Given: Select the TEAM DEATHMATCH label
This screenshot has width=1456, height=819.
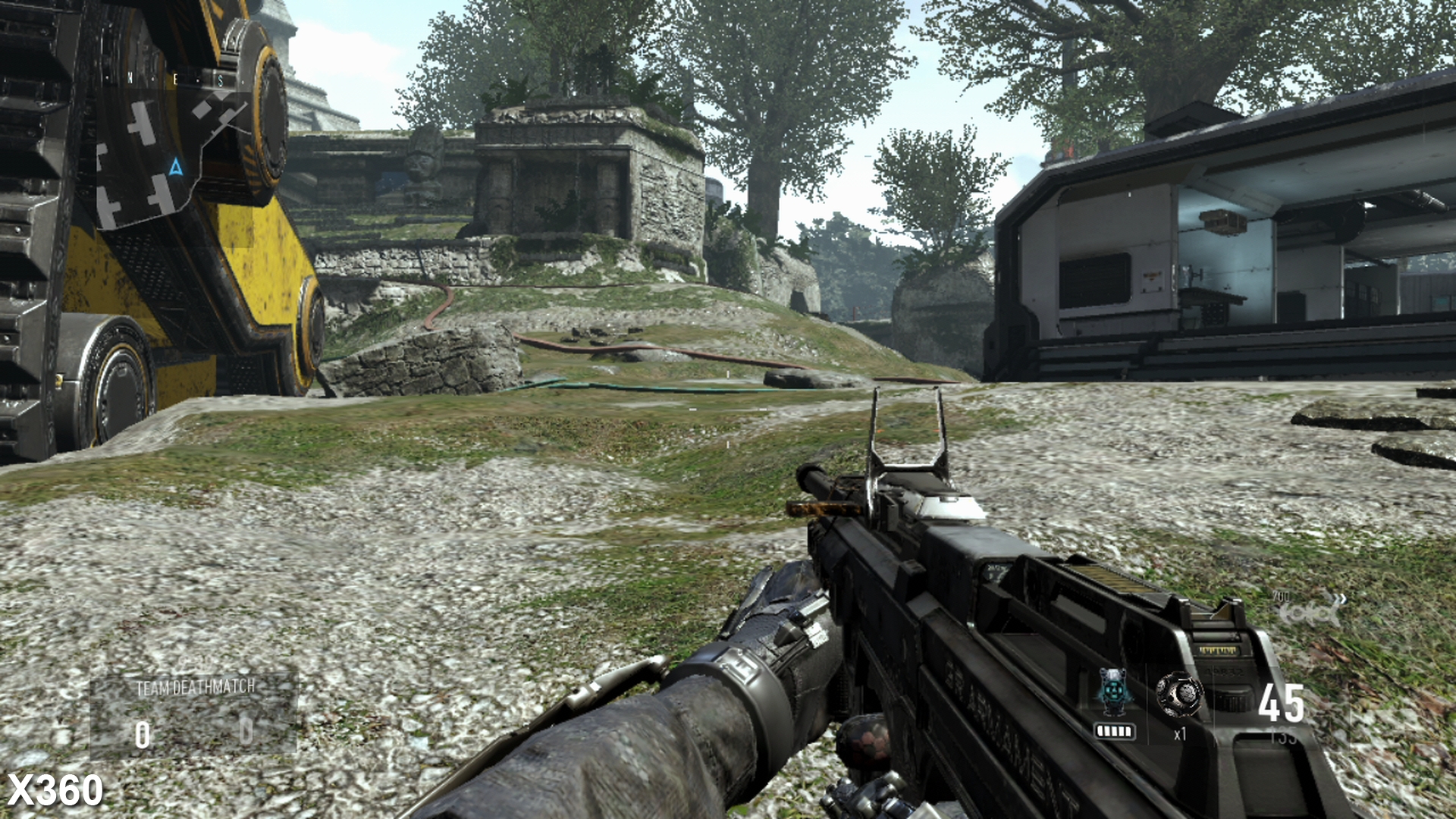Looking at the screenshot, I should (196, 689).
